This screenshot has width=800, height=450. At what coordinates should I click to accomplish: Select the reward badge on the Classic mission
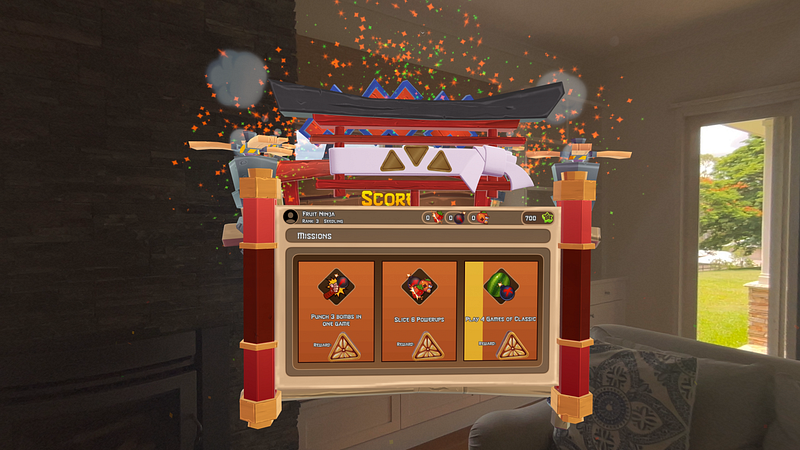click(514, 345)
